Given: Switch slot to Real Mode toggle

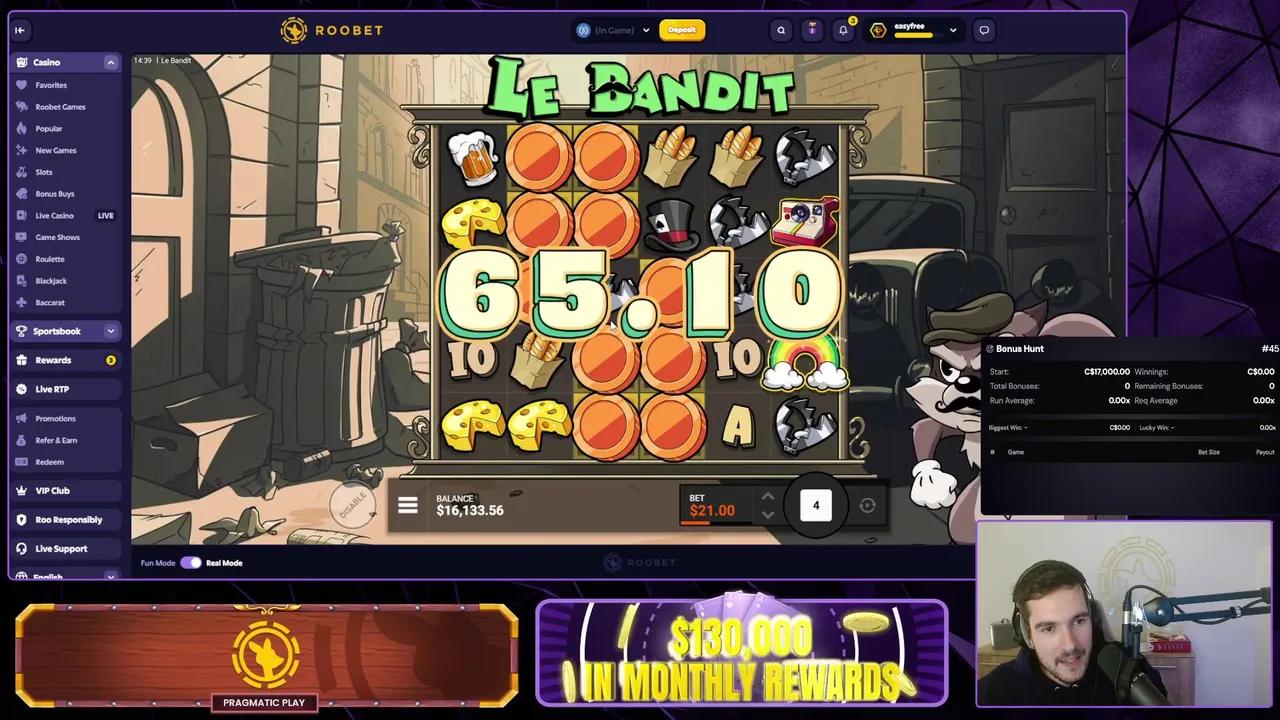Looking at the screenshot, I should pos(191,562).
